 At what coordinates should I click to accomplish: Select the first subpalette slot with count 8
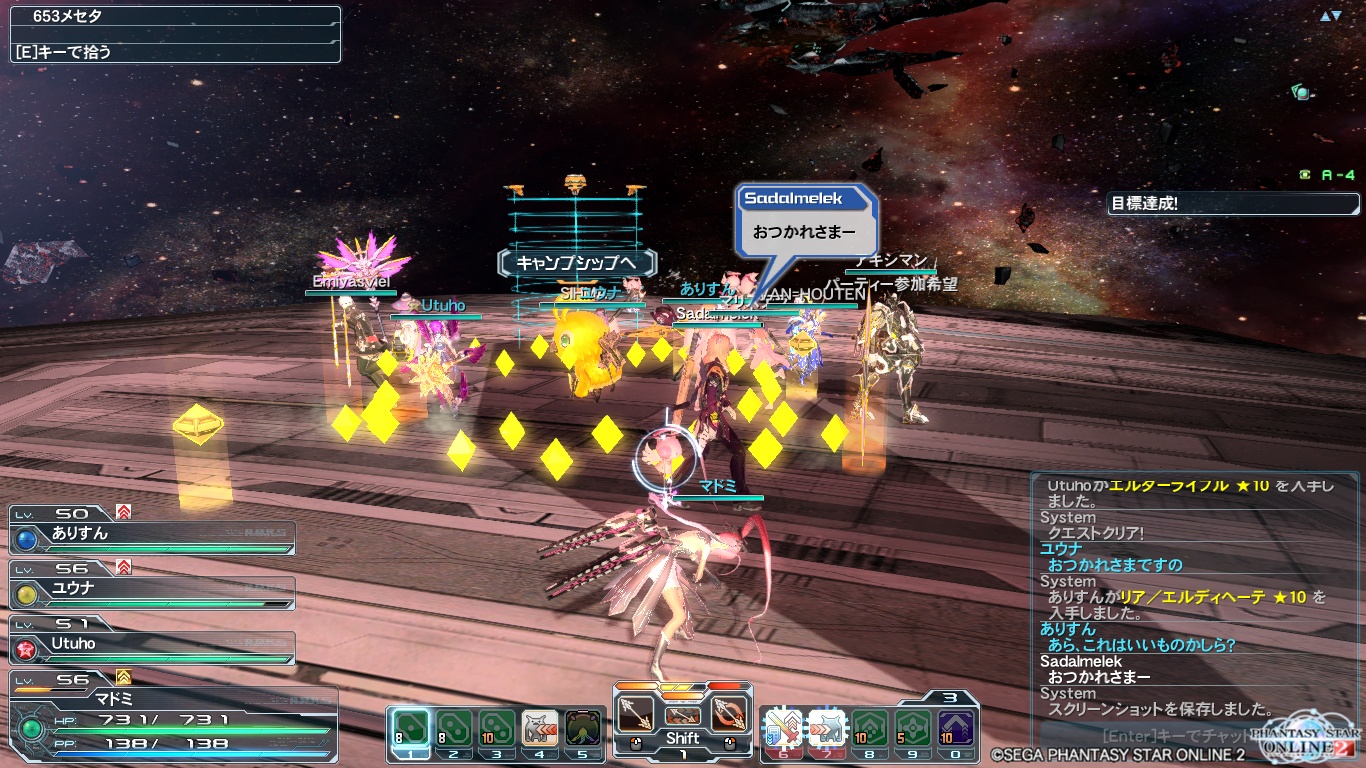coord(409,728)
